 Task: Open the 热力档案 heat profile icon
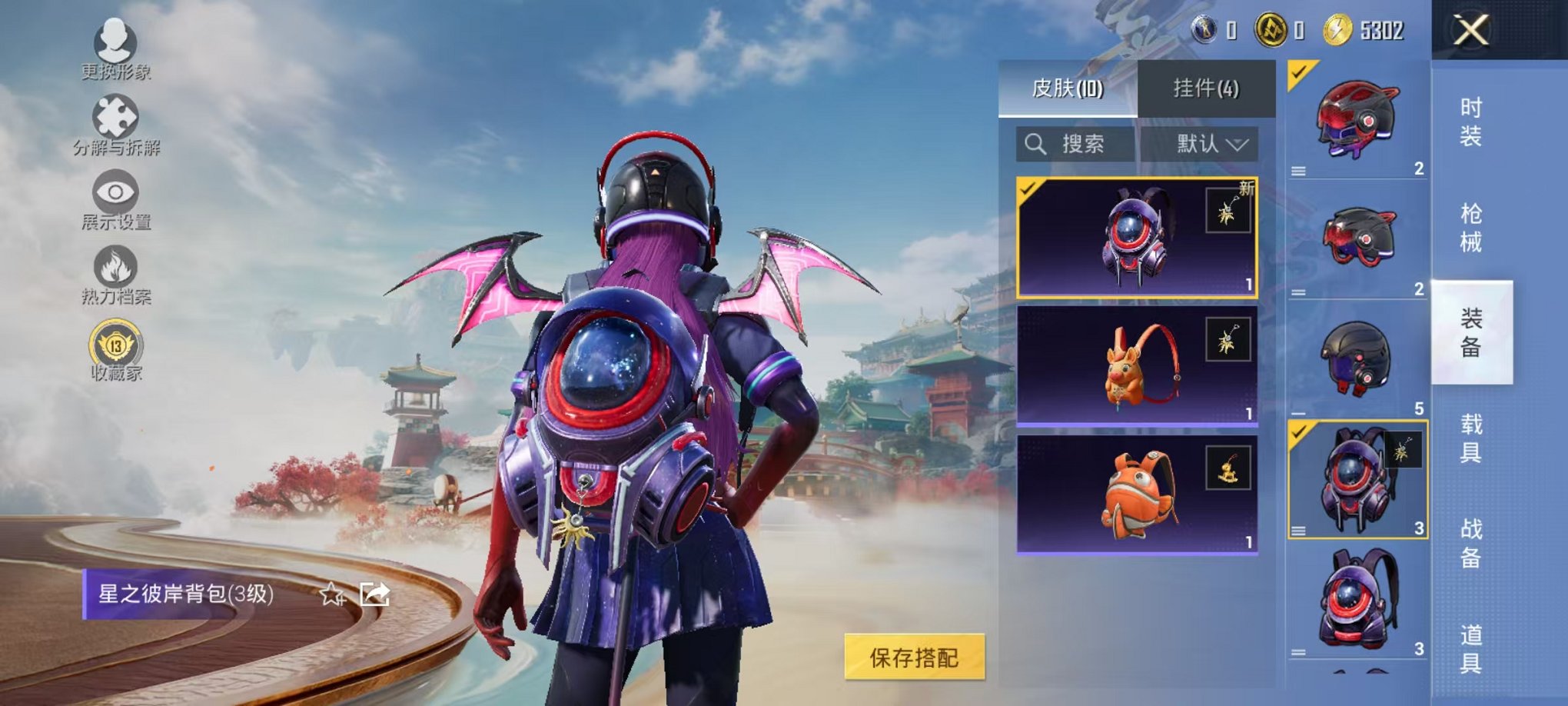point(114,263)
